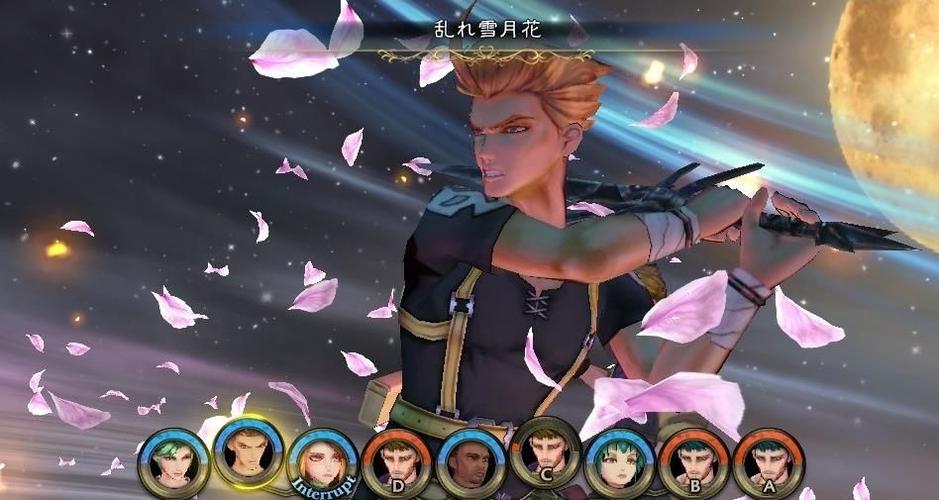The width and height of the screenshot is (939, 500).
Task: Select the enemy portrait labeled C
Action: pyautogui.click(x=545, y=452)
